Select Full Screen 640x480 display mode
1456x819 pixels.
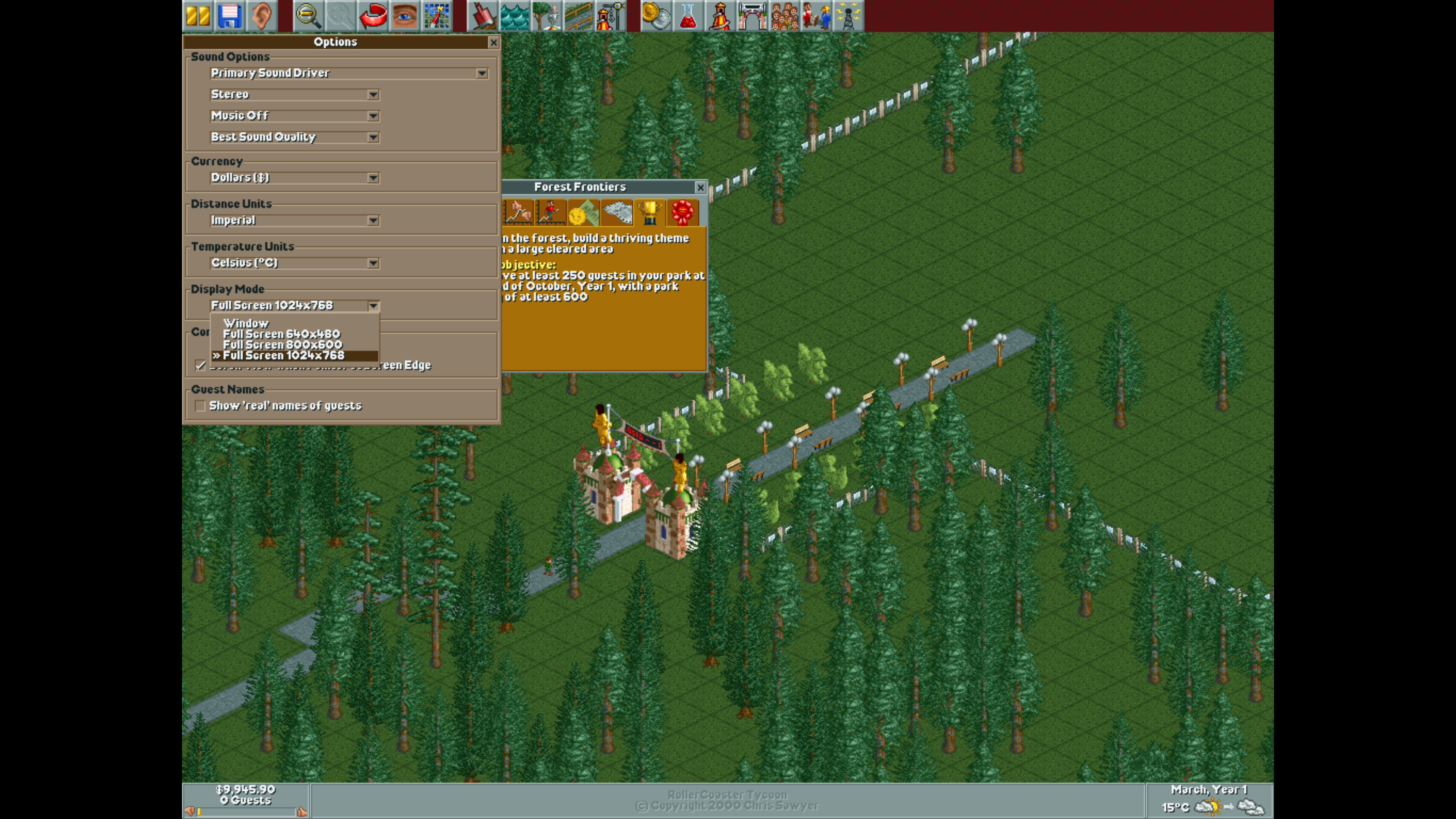point(281,334)
